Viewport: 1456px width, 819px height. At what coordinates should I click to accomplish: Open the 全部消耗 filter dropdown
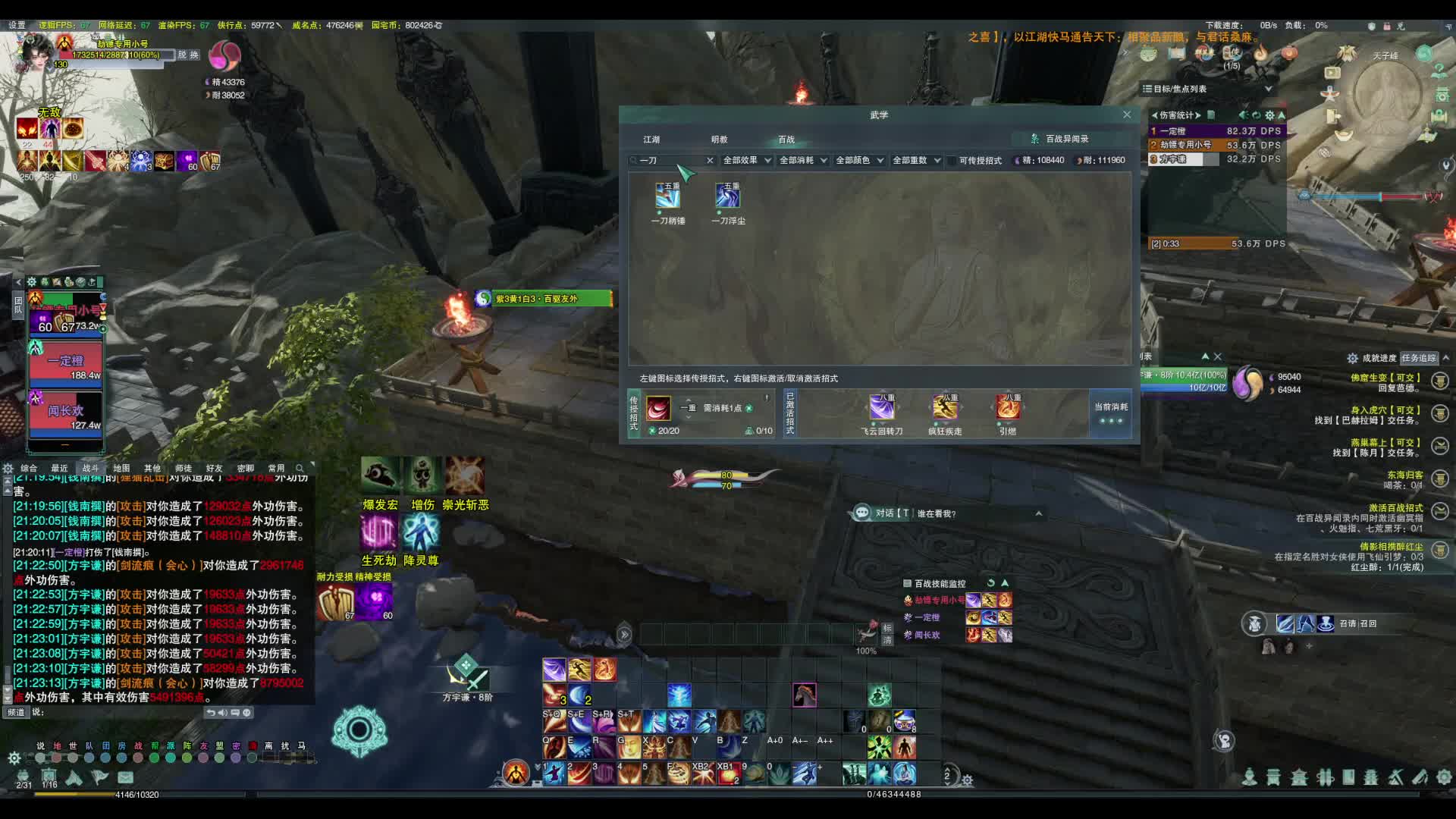click(x=803, y=161)
